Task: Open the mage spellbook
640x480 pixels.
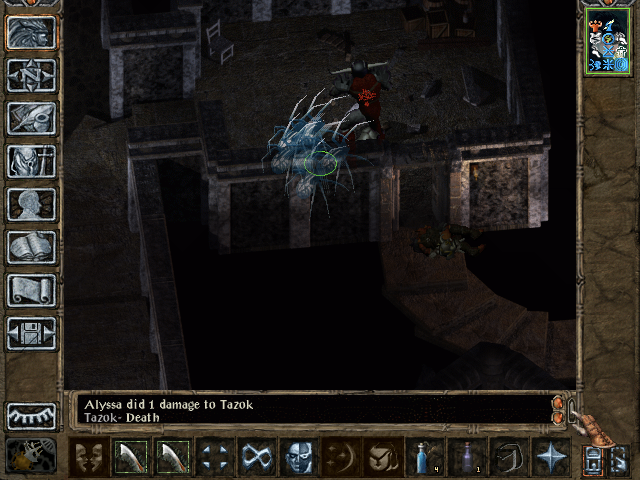Action: [x=32, y=247]
